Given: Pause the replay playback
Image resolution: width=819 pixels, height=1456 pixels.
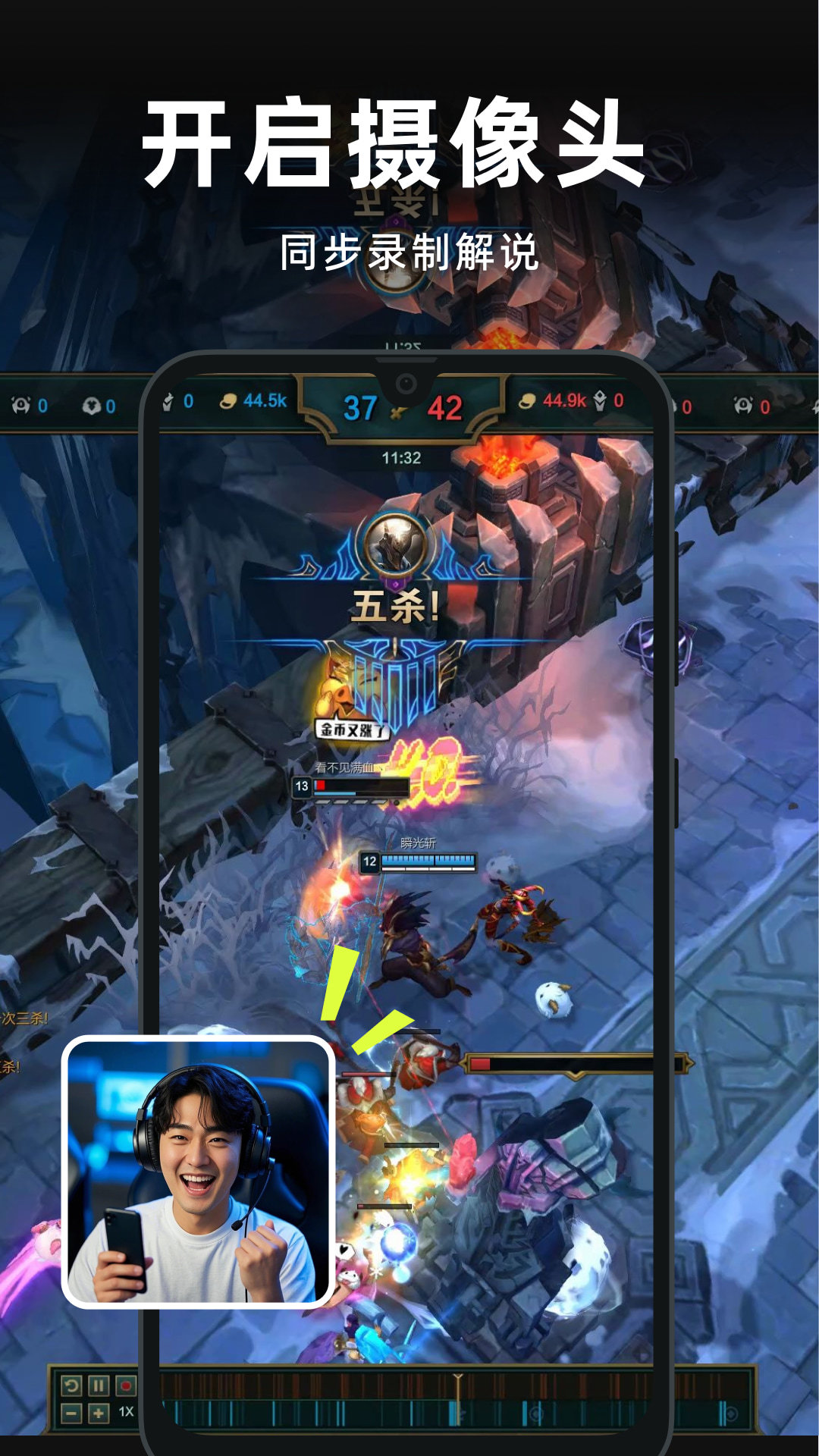Looking at the screenshot, I should tap(99, 1386).
